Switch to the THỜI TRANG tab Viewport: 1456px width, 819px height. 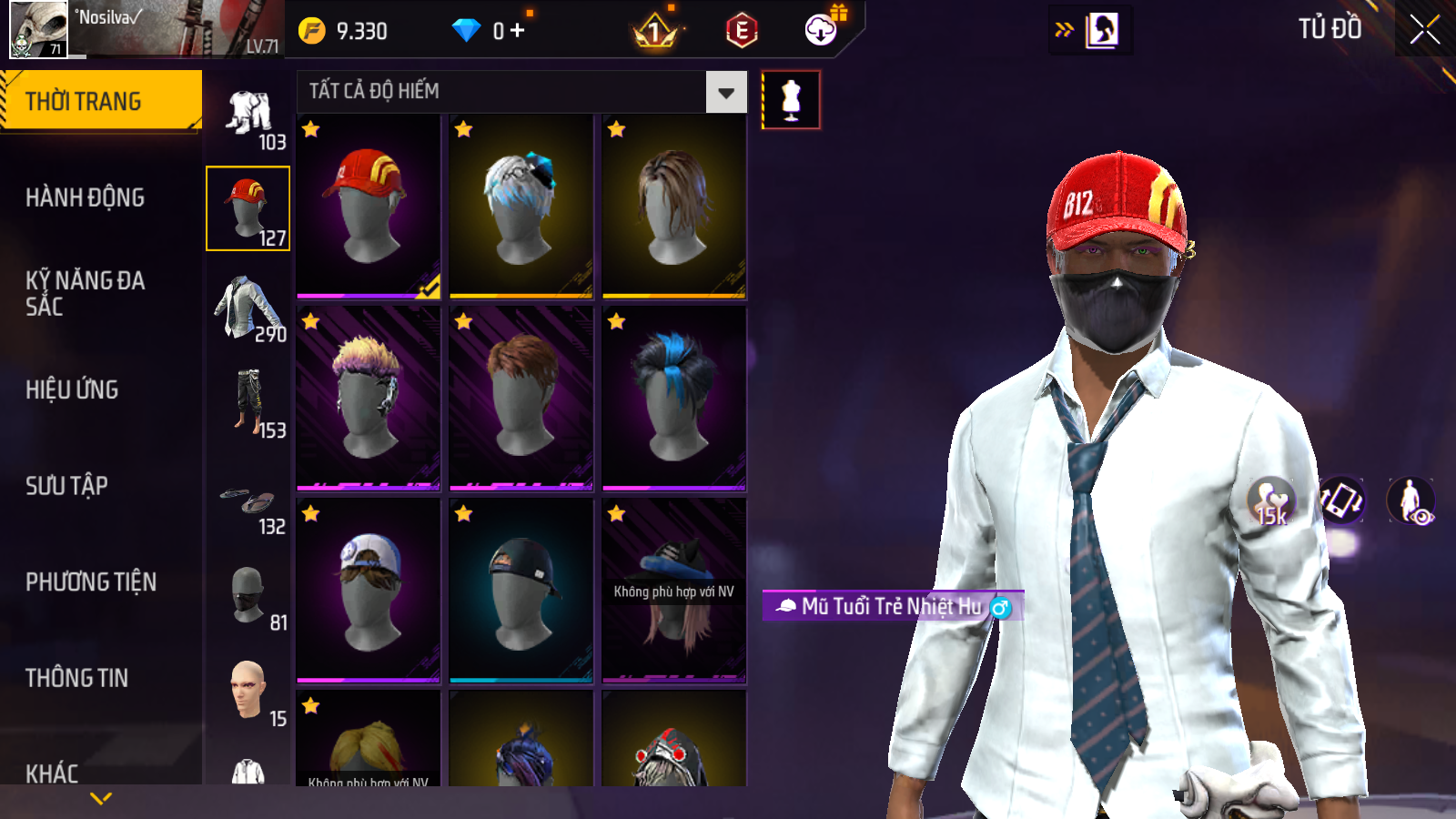tap(100, 101)
